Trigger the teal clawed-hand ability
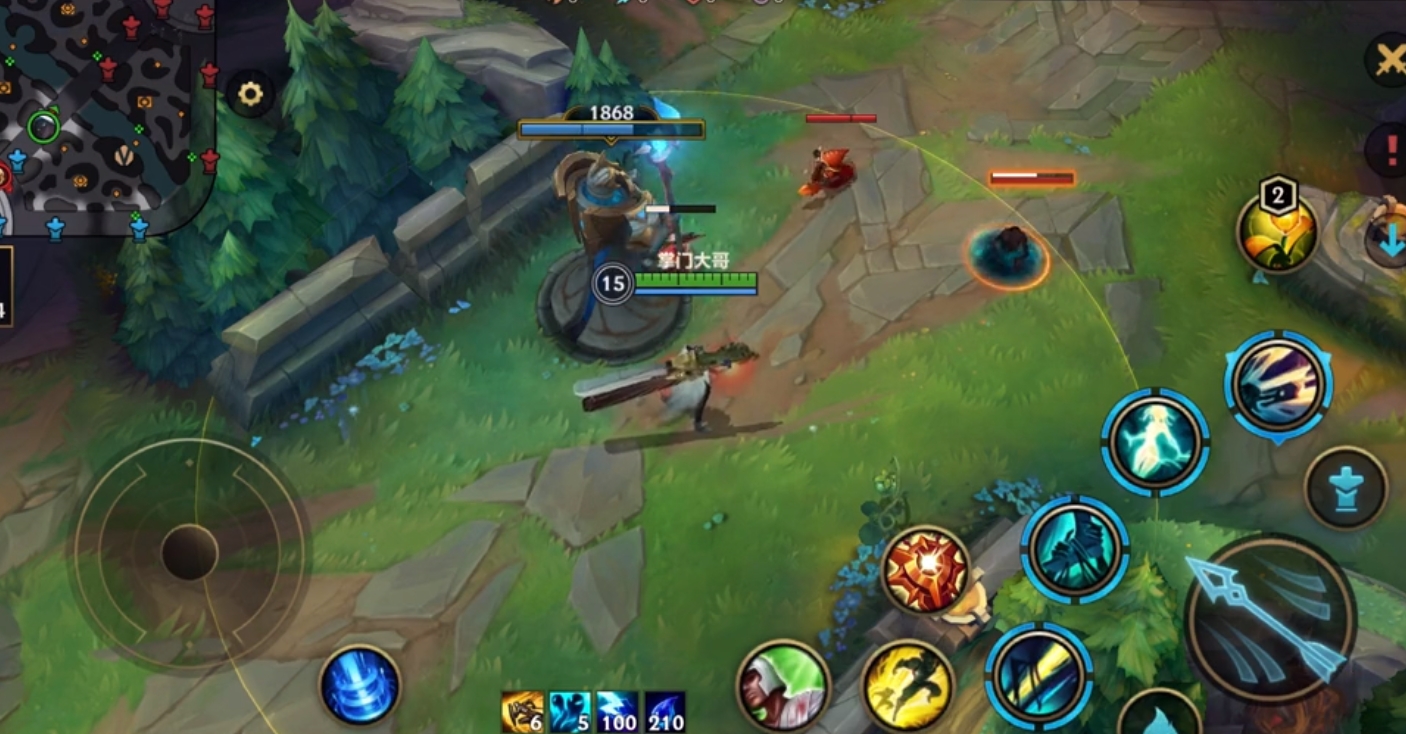1406x734 pixels. click(x=1074, y=549)
